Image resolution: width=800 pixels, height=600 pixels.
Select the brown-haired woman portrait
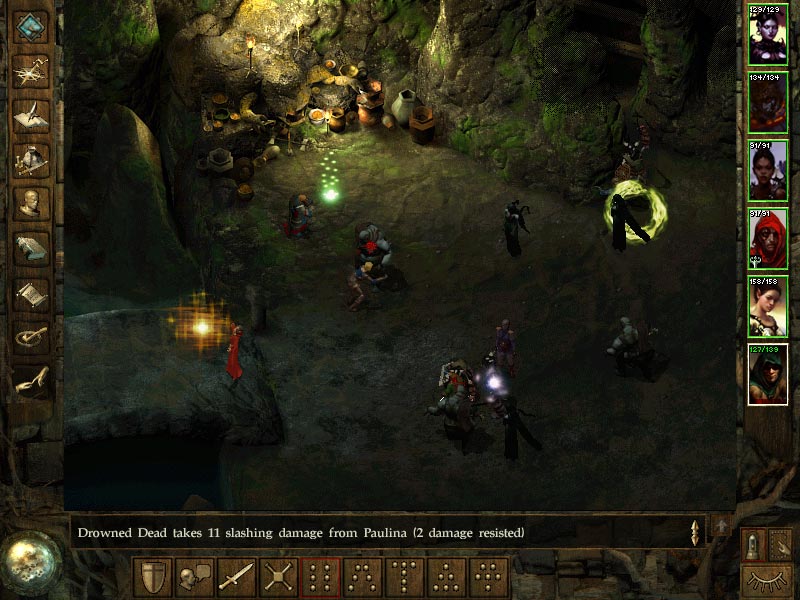click(x=768, y=306)
